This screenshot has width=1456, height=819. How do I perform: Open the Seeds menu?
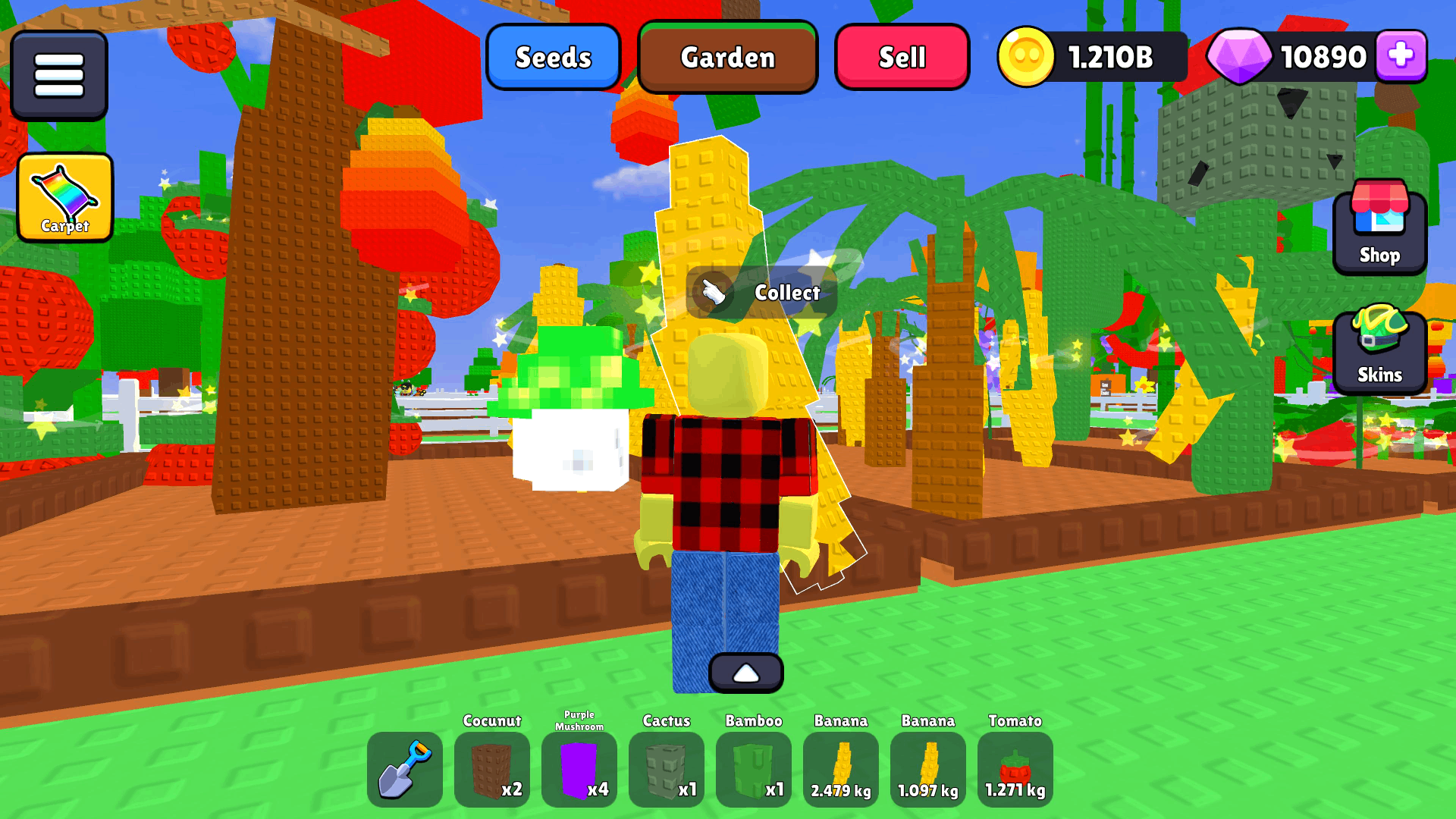coord(554,57)
